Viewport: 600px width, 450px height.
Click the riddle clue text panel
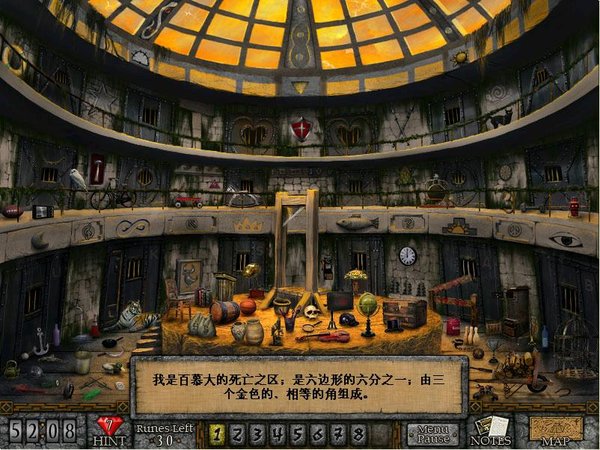(298, 383)
